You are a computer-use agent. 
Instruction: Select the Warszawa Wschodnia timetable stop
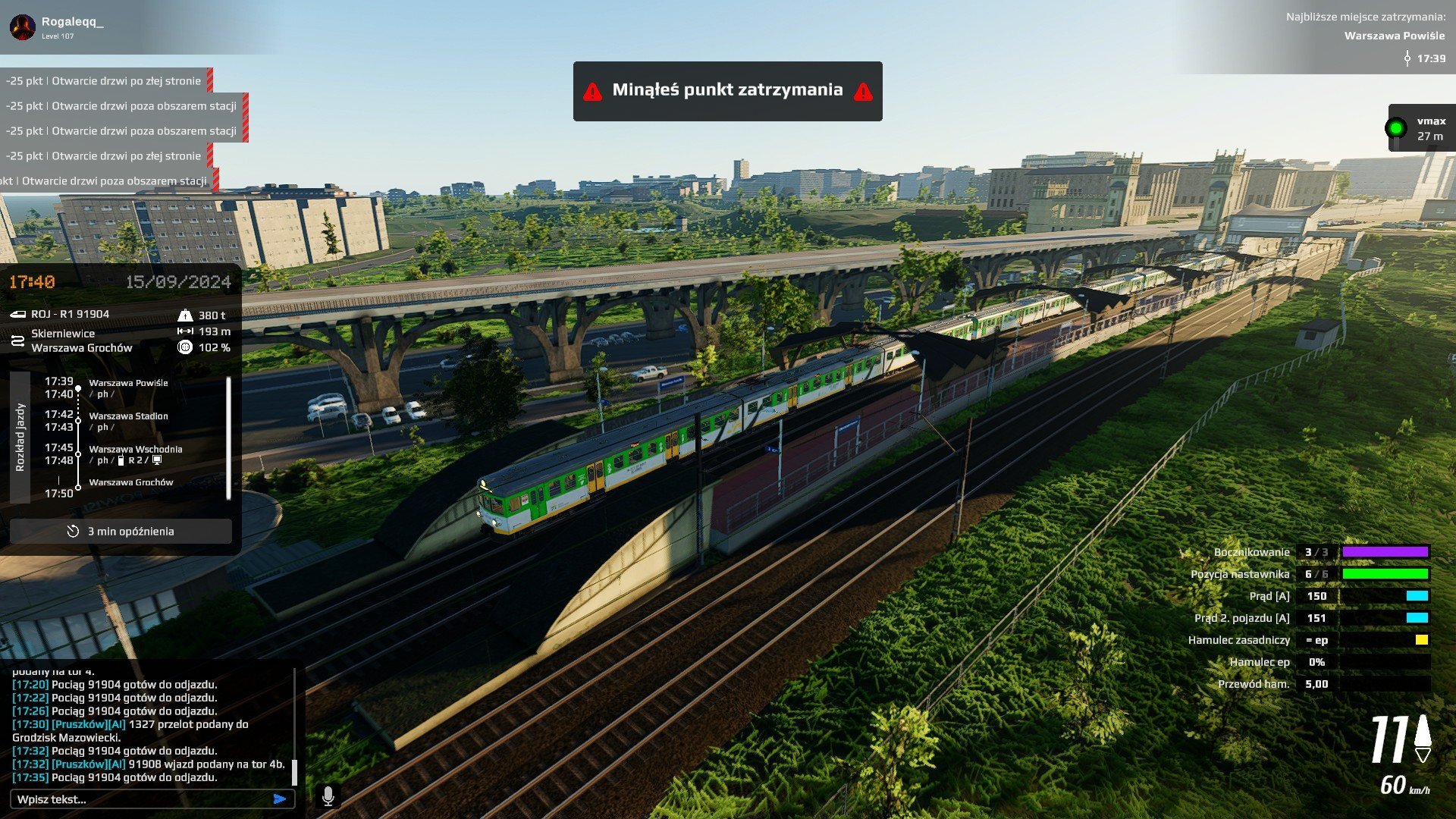coord(135,450)
